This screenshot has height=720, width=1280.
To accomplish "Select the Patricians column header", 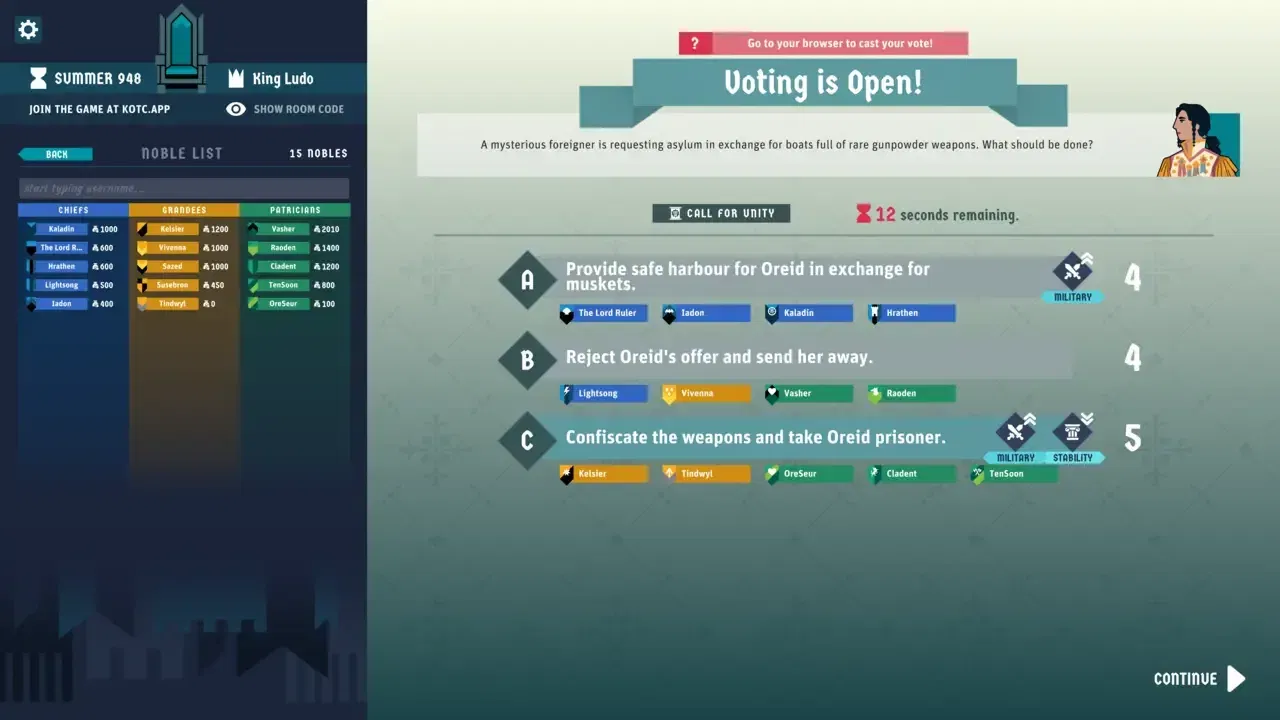I will (x=293, y=210).
